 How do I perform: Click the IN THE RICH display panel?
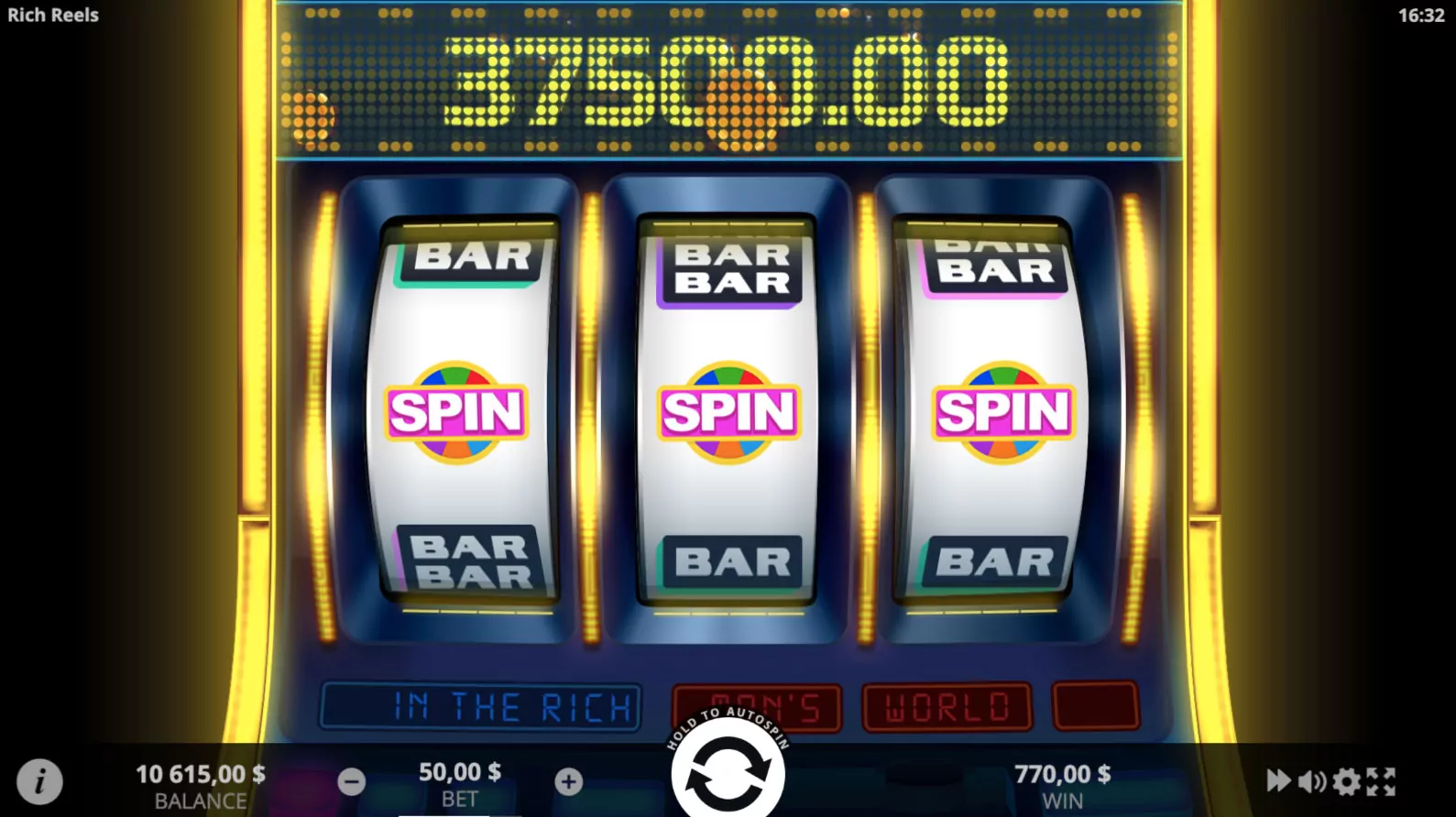click(x=479, y=705)
